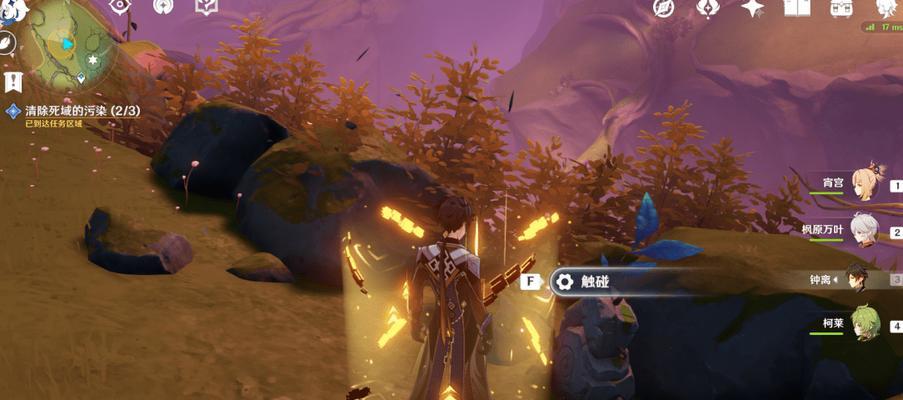Image resolution: width=903 pixels, height=400 pixels.
Task: Select 钟离 in the party list
Action: (x=859, y=279)
